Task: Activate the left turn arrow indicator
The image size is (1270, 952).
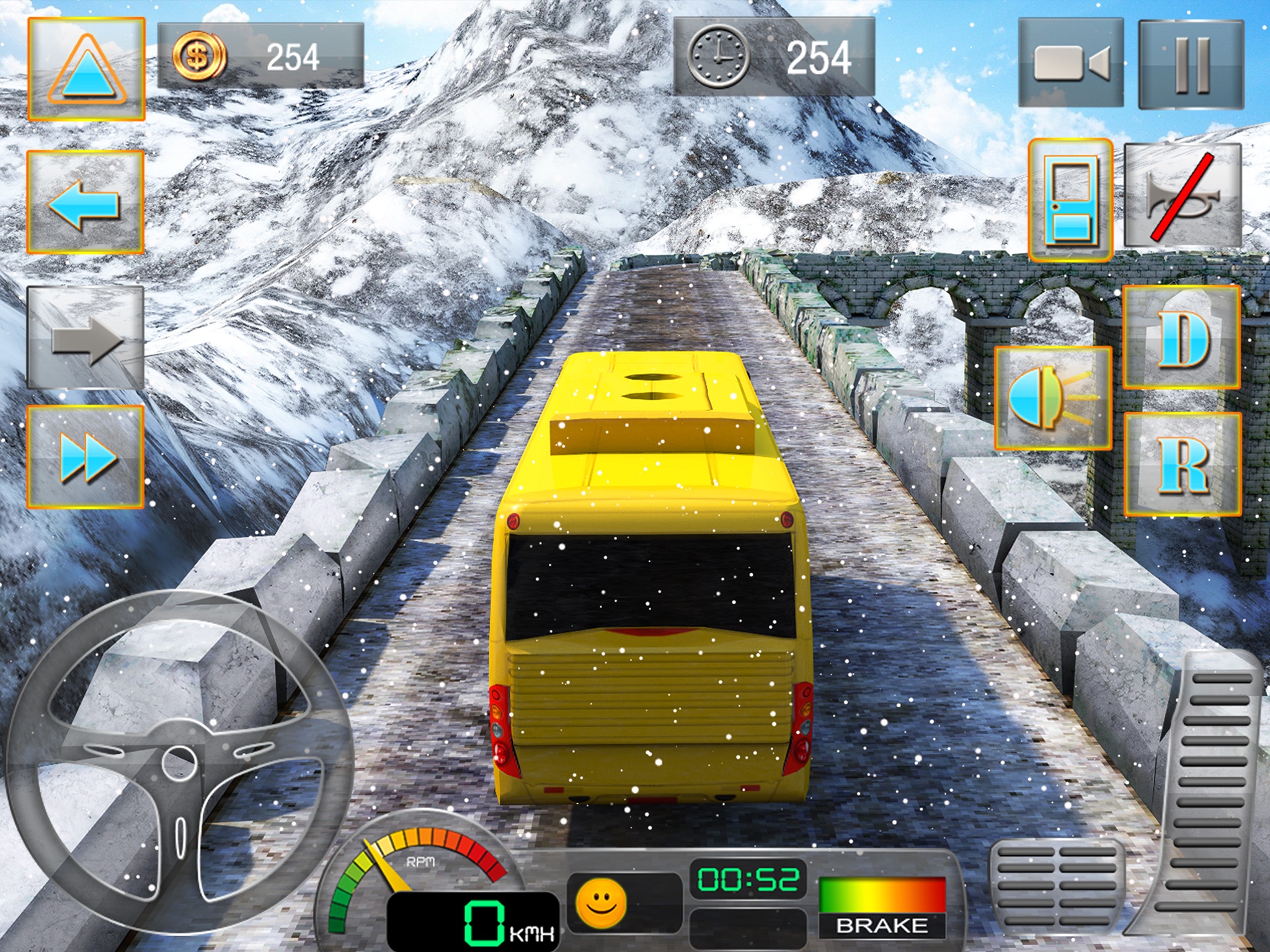Action: tap(85, 202)
